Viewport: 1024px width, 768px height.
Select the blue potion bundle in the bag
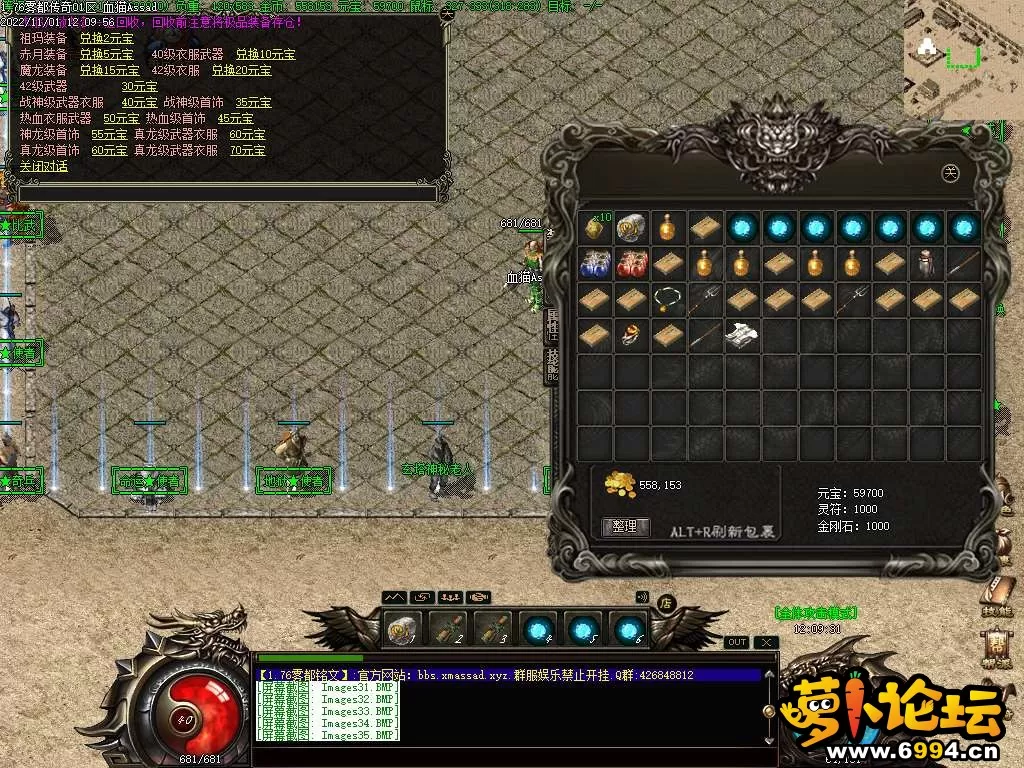(x=596, y=264)
